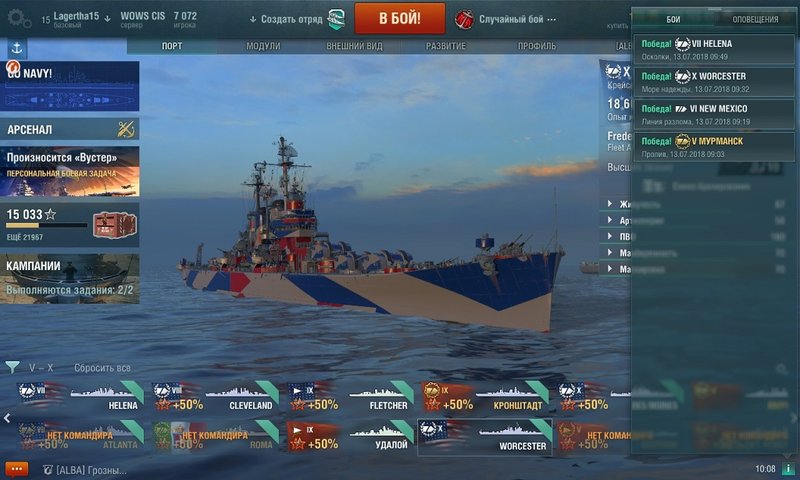Viewport: 800px width, 480px height.
Task: Open the settings gear menu
Action: (18, 18)
